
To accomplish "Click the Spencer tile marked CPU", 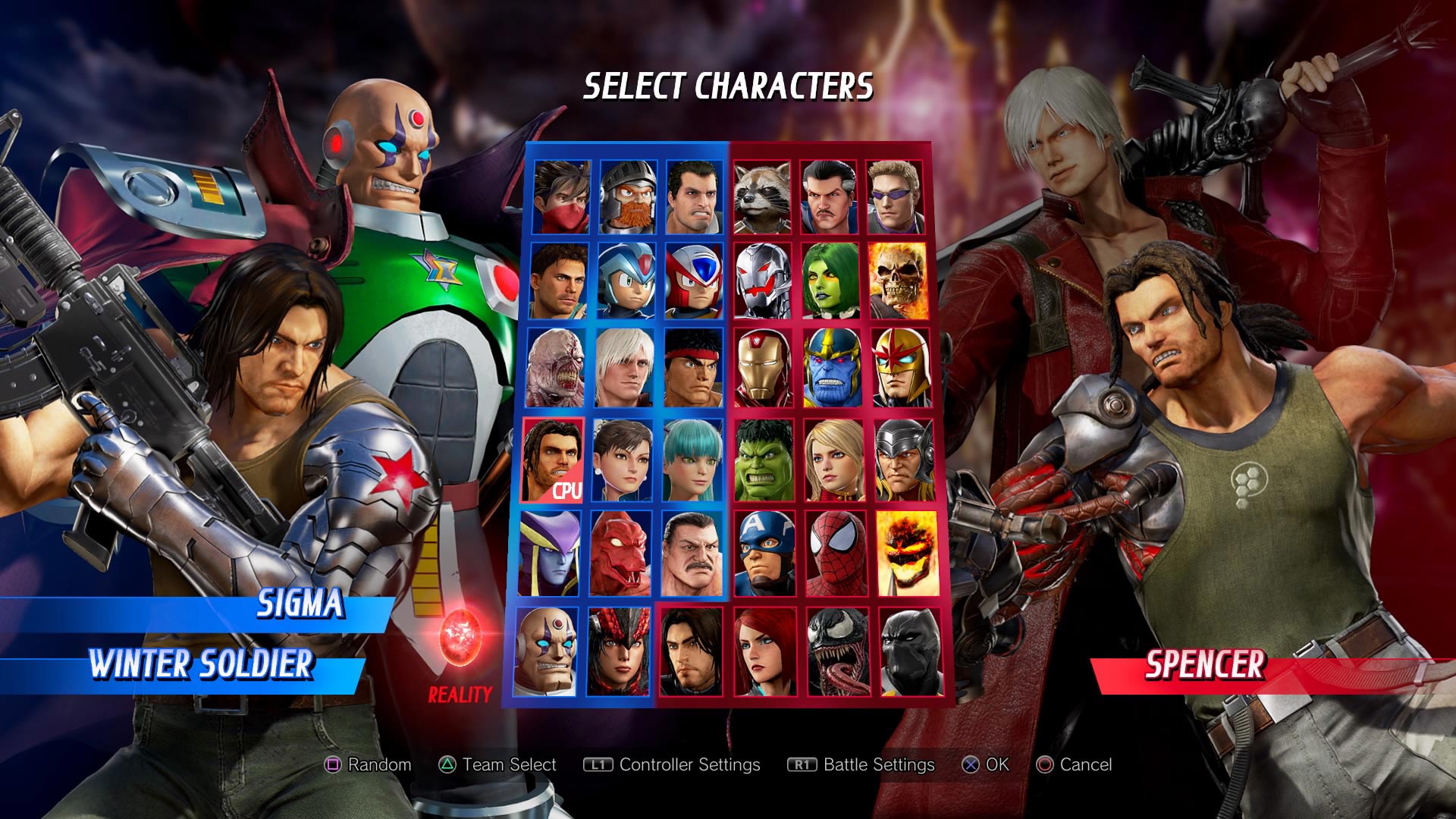I will (554, 460).
